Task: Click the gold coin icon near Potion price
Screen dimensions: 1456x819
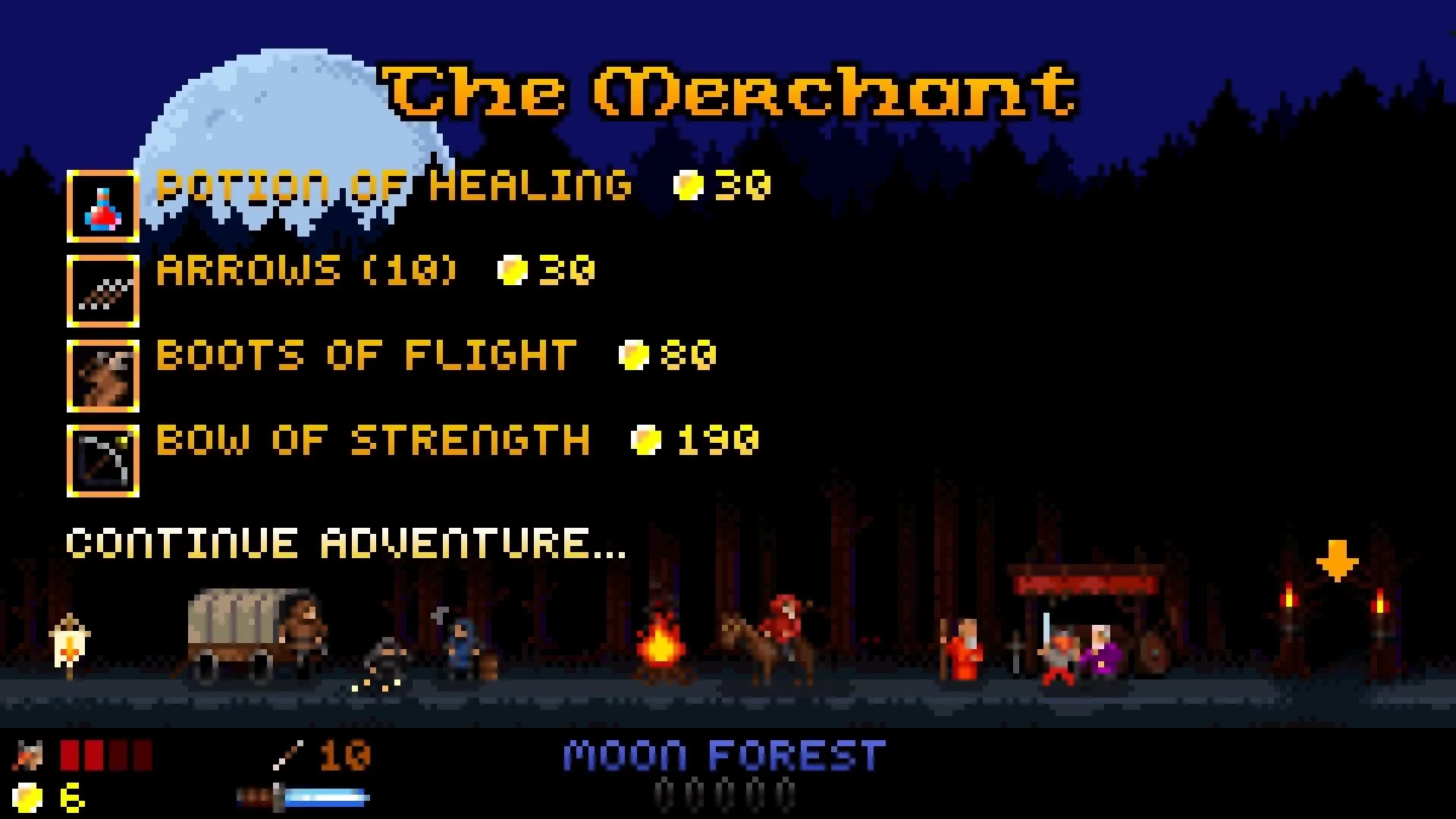Action: 689,184
